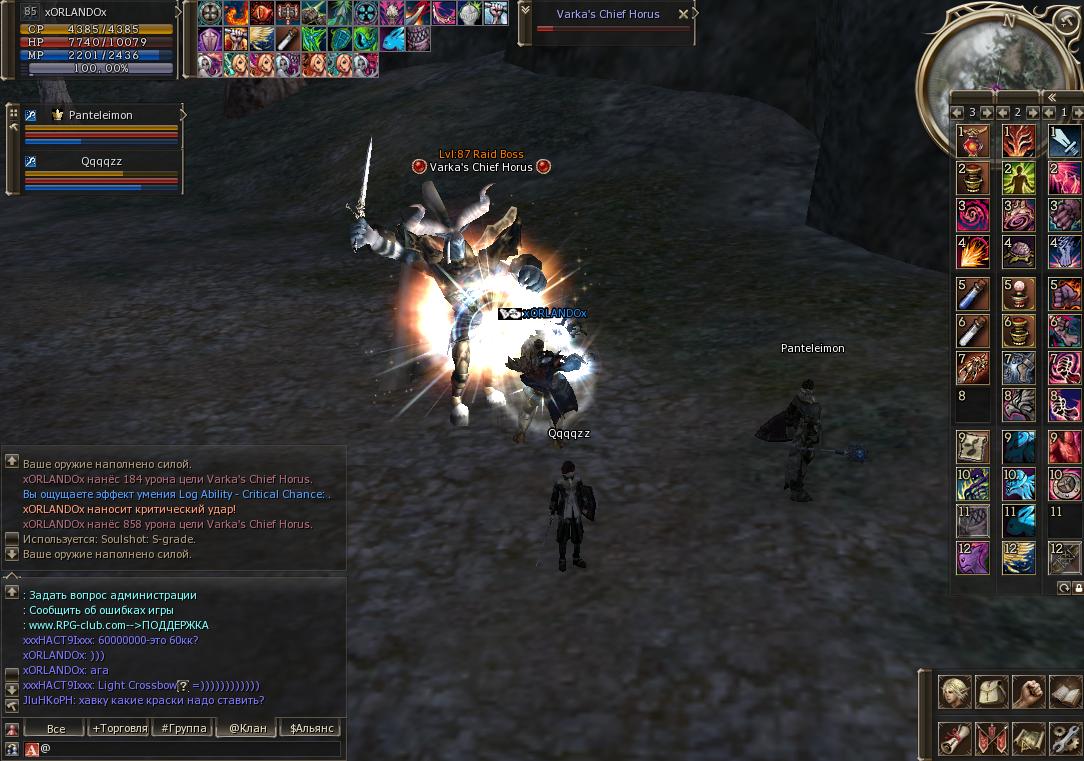Screen dimensions: 1084x761
Task: Use the blue potion vial hotbar slot 5
Action: 974,294
